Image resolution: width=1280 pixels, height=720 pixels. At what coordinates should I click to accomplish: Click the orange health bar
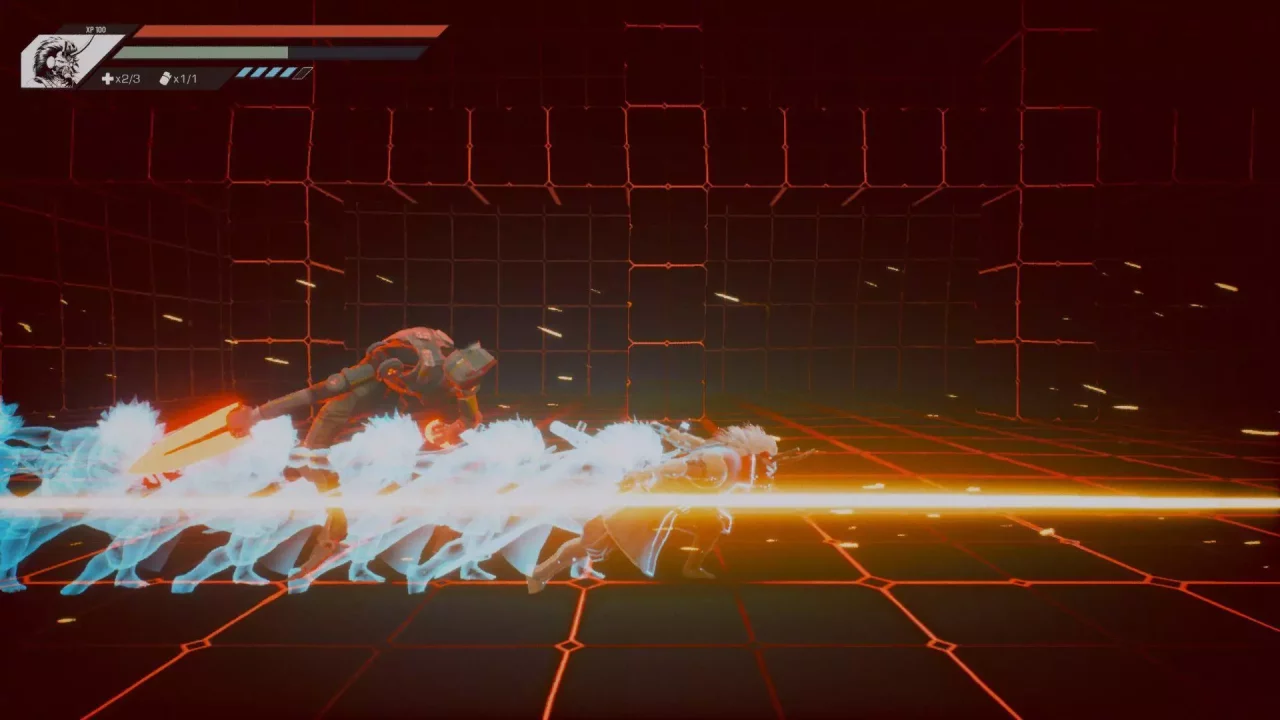[280, 31]
